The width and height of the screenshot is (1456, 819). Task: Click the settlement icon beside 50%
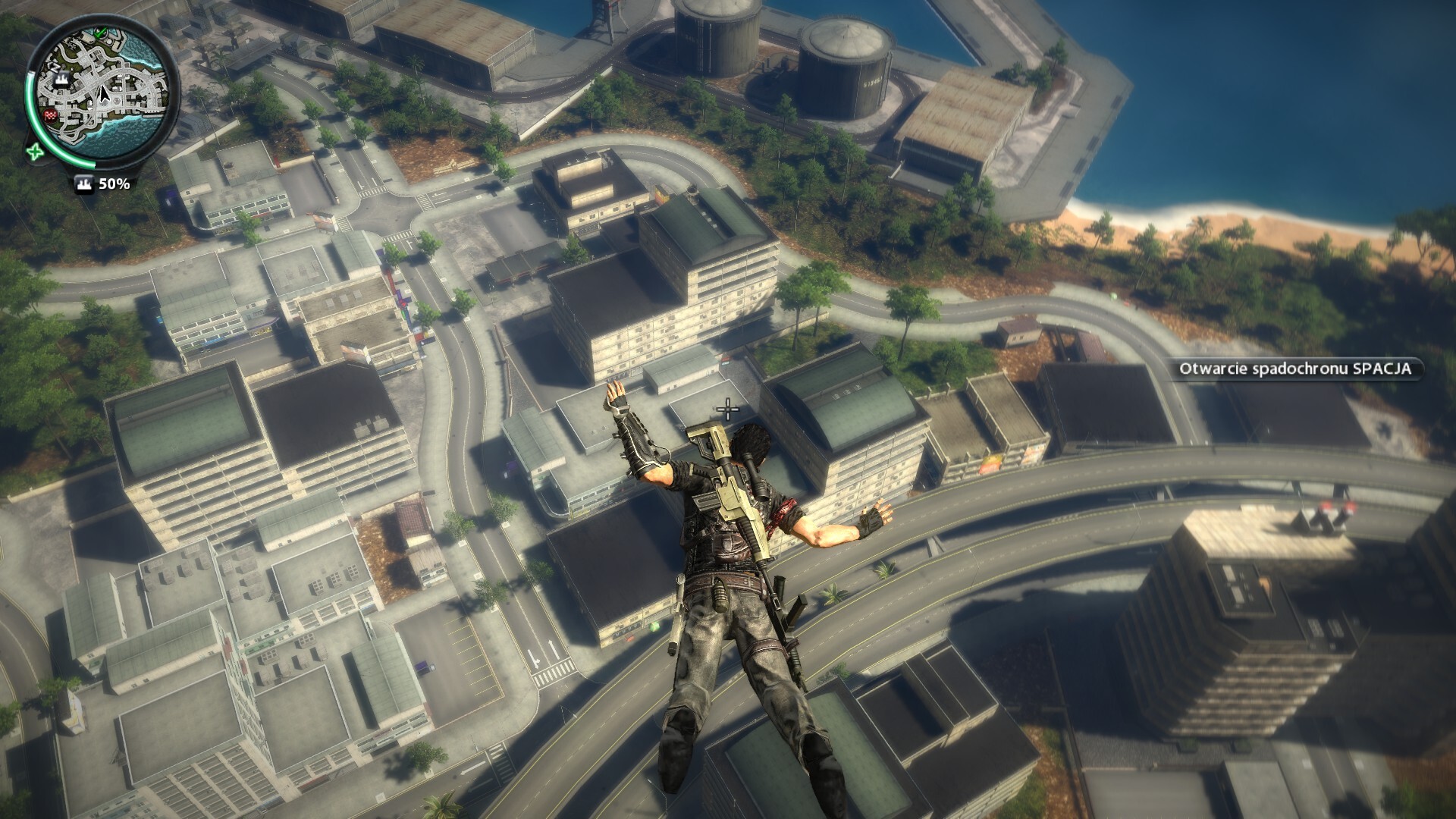85,184
